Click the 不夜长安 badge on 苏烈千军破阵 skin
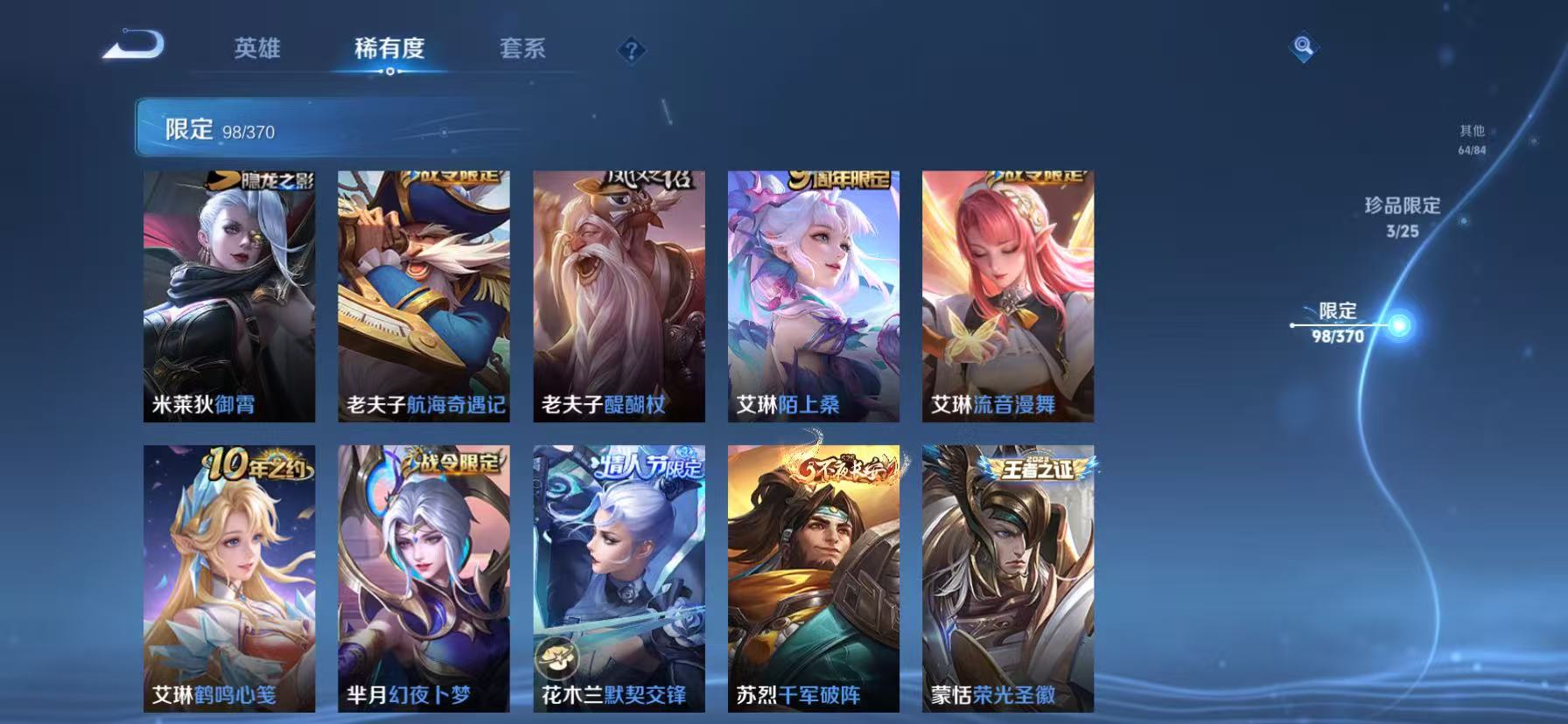1568x724 pixels. [845, 467]
